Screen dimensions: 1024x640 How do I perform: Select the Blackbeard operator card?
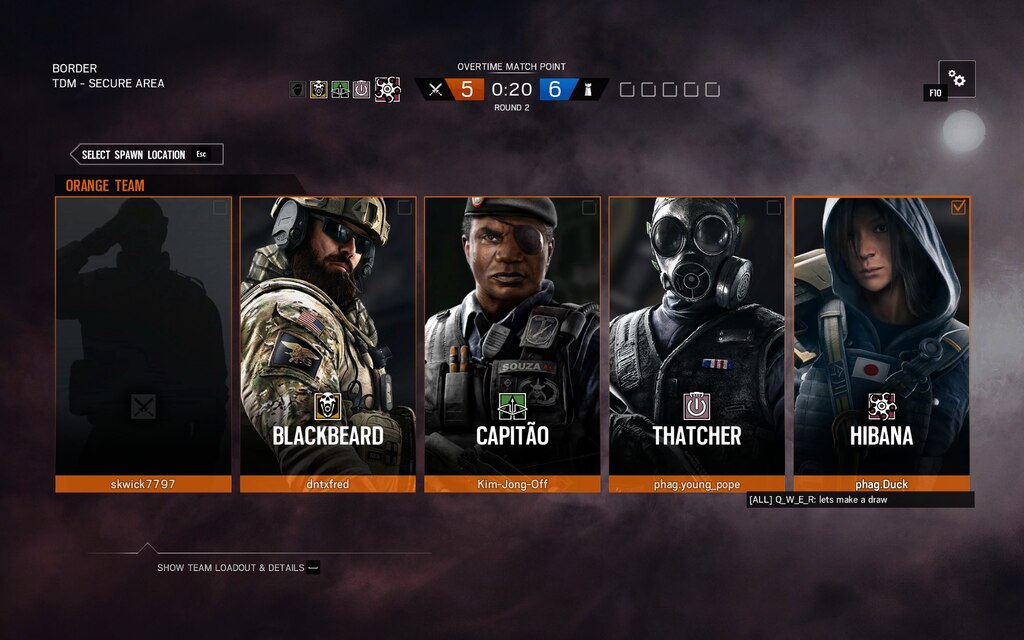click(x=328, y=335)
